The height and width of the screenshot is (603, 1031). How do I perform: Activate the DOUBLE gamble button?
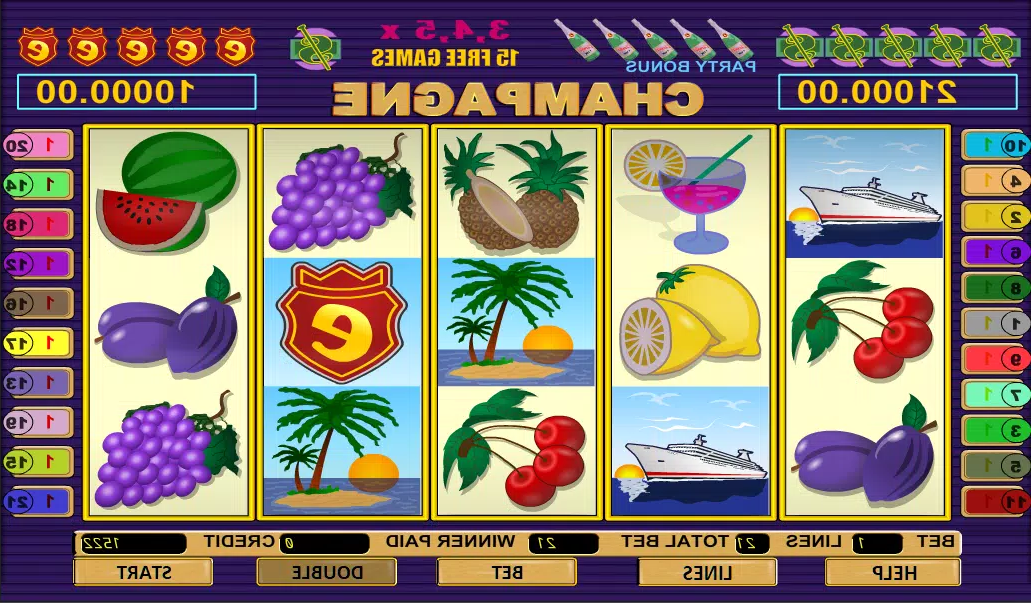coord(326,572)
